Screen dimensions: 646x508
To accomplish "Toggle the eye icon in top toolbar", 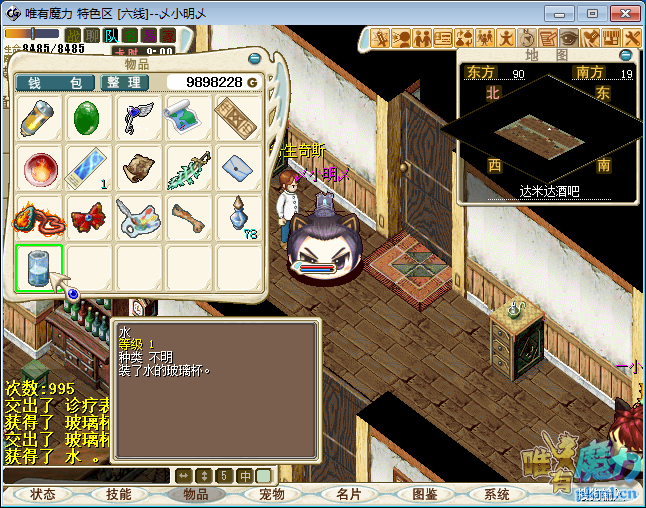I will [569, 38].
